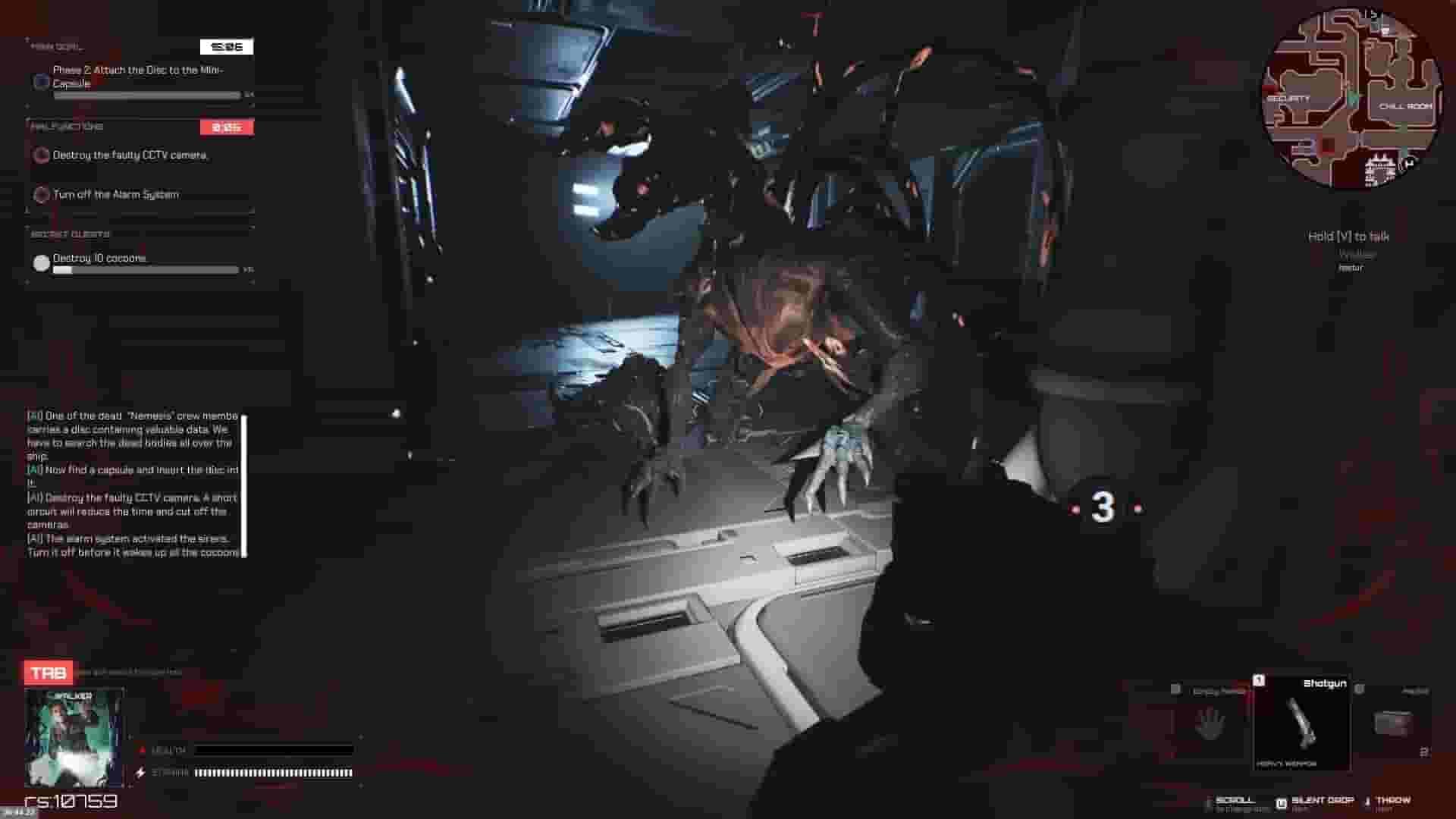
Task: Select the empty hands slot icon
Action: point(1211,723)
